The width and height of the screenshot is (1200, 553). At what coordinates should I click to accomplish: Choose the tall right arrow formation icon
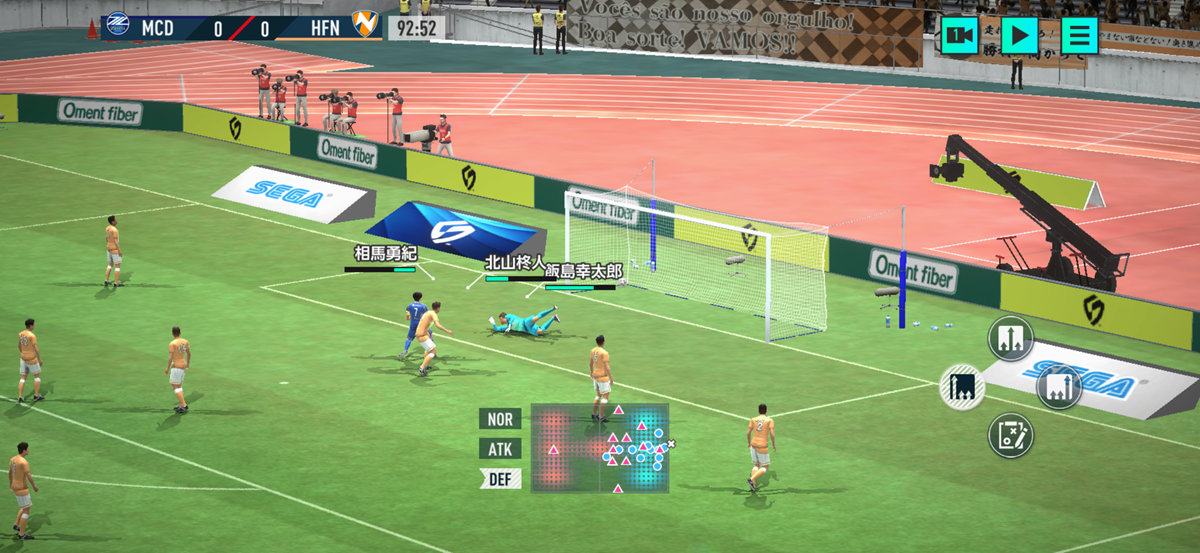[x=1059, y=386]
